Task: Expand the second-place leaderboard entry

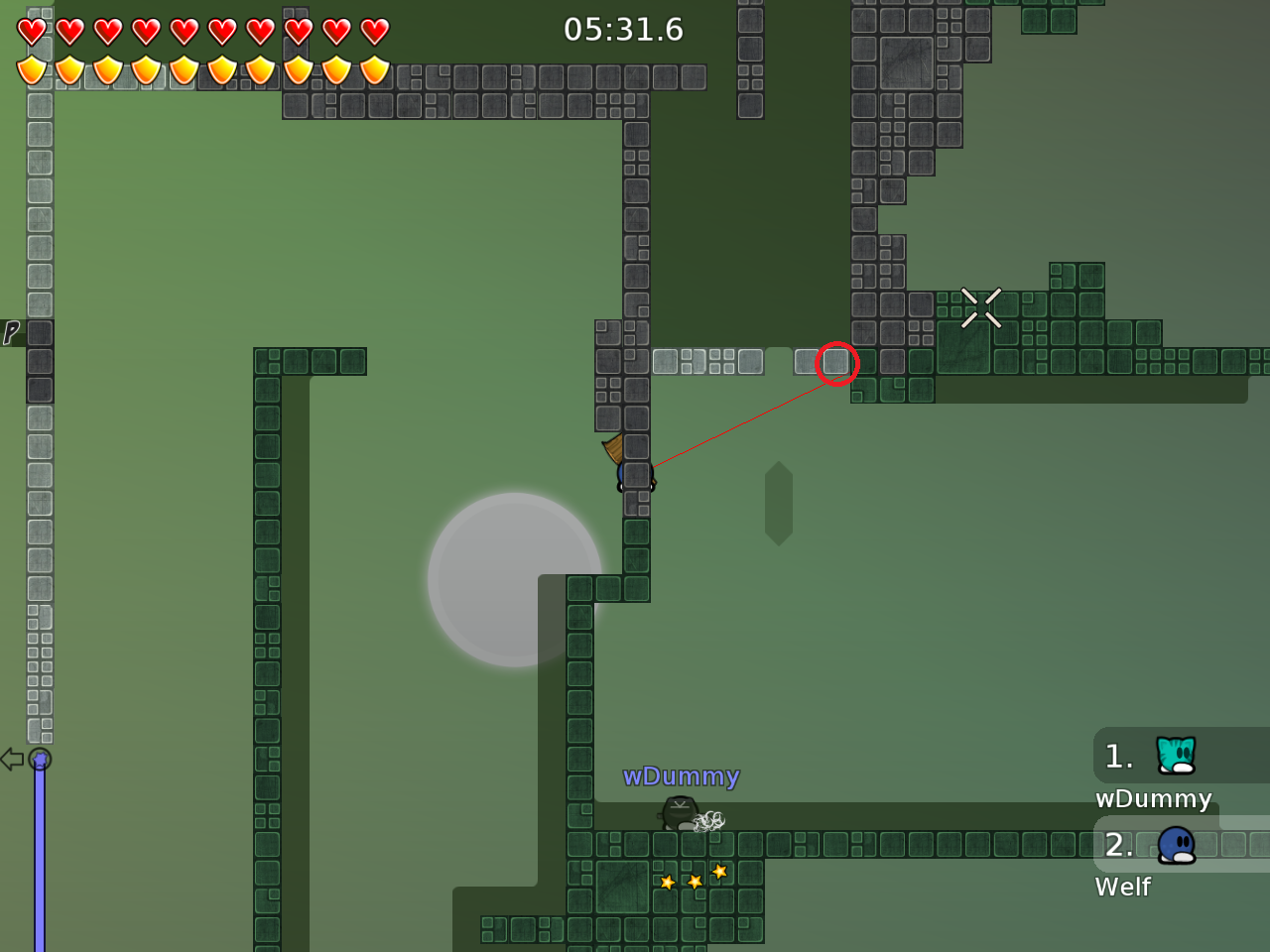Action: point(1121,845)
